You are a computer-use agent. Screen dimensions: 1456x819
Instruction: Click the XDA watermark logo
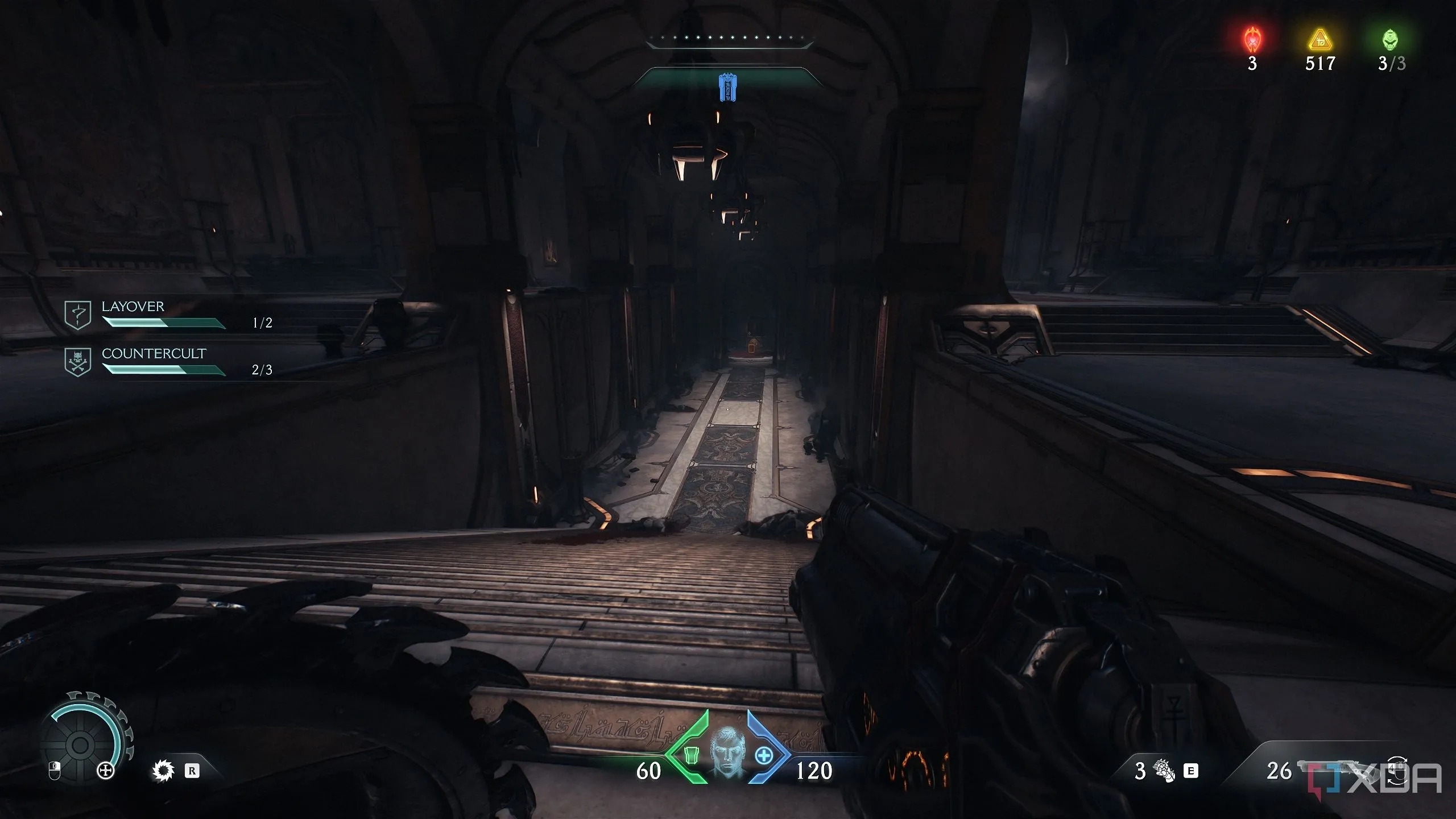(1375, 779)
